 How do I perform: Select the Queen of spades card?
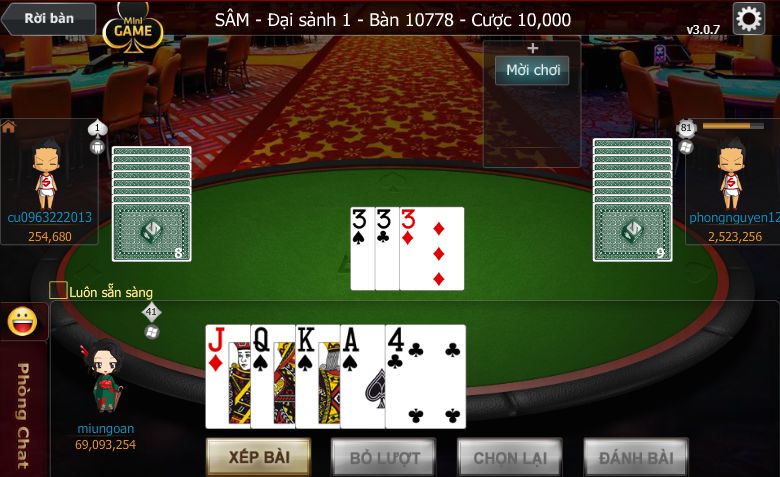click(272, 376)
